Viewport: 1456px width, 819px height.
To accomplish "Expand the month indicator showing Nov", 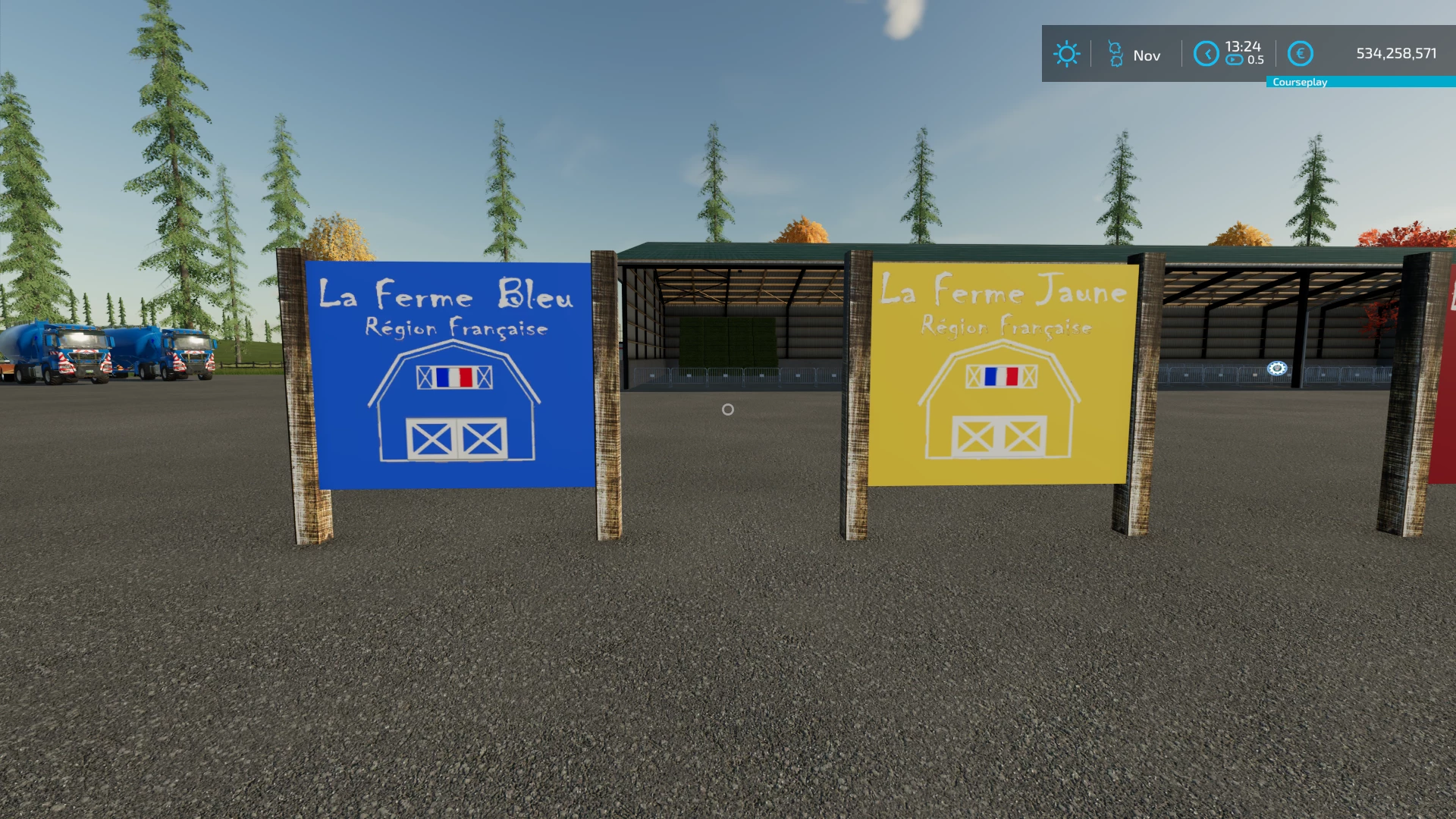I will tap(1147, 55).
